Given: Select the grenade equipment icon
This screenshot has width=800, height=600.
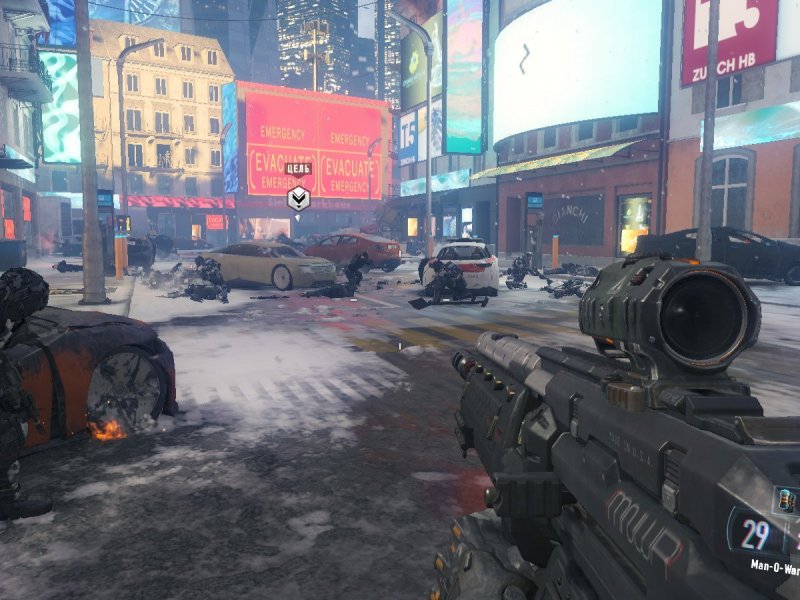Looking at the screenshot, I should click(785, 501).
